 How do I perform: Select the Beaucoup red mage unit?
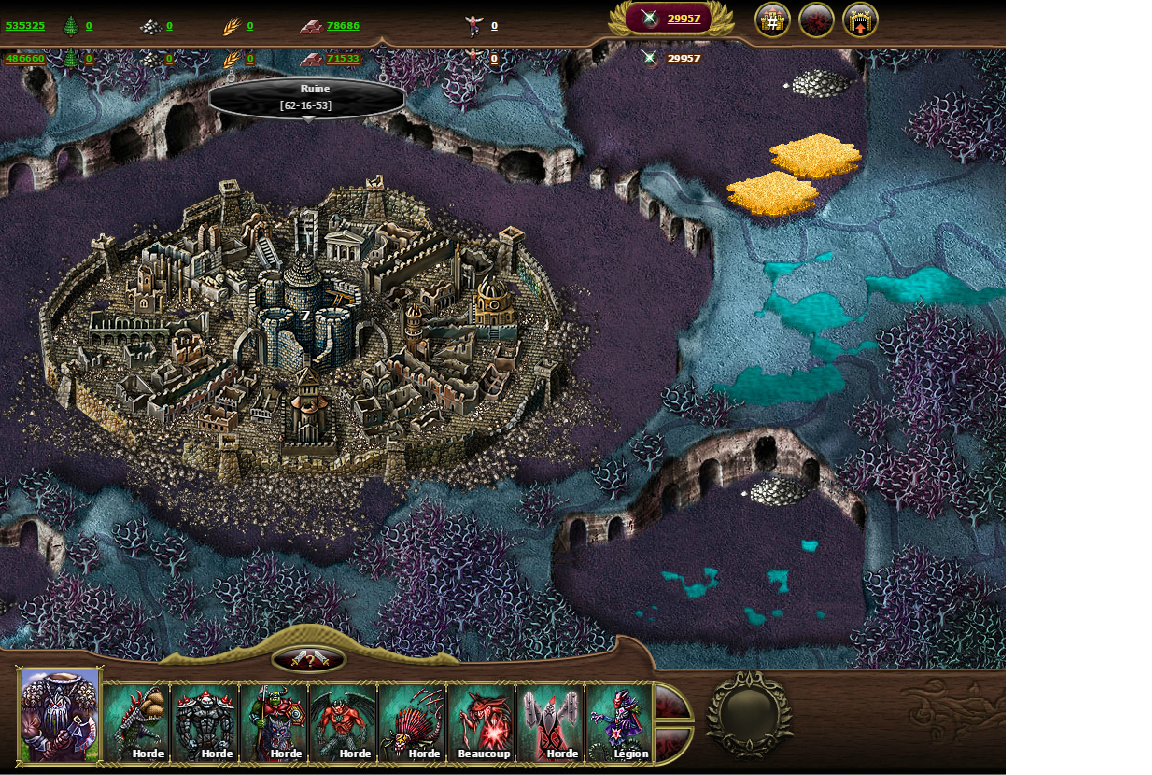click(482, 722)
